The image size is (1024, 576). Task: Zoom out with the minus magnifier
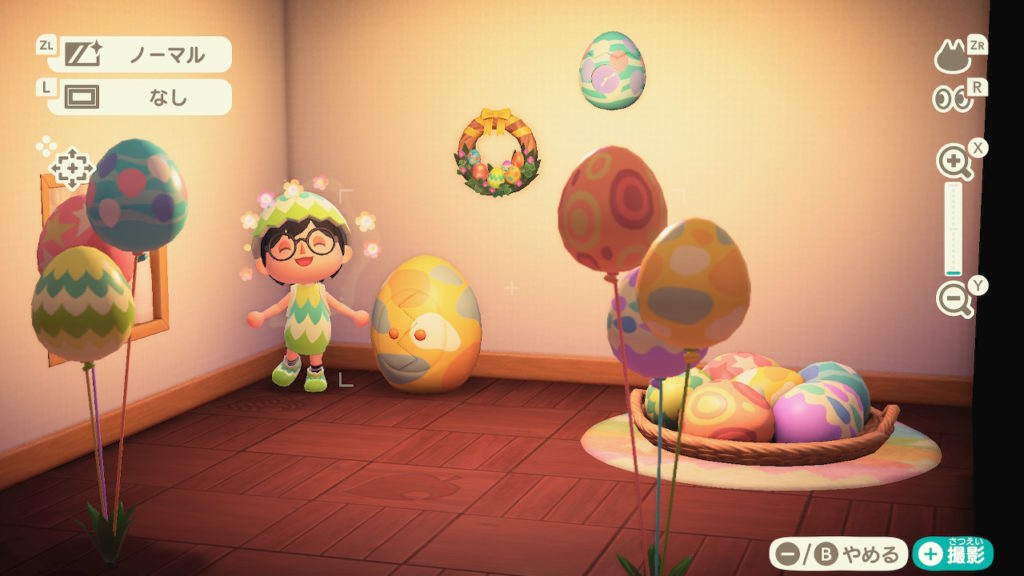pyautogui.click(x=953, y=299)
